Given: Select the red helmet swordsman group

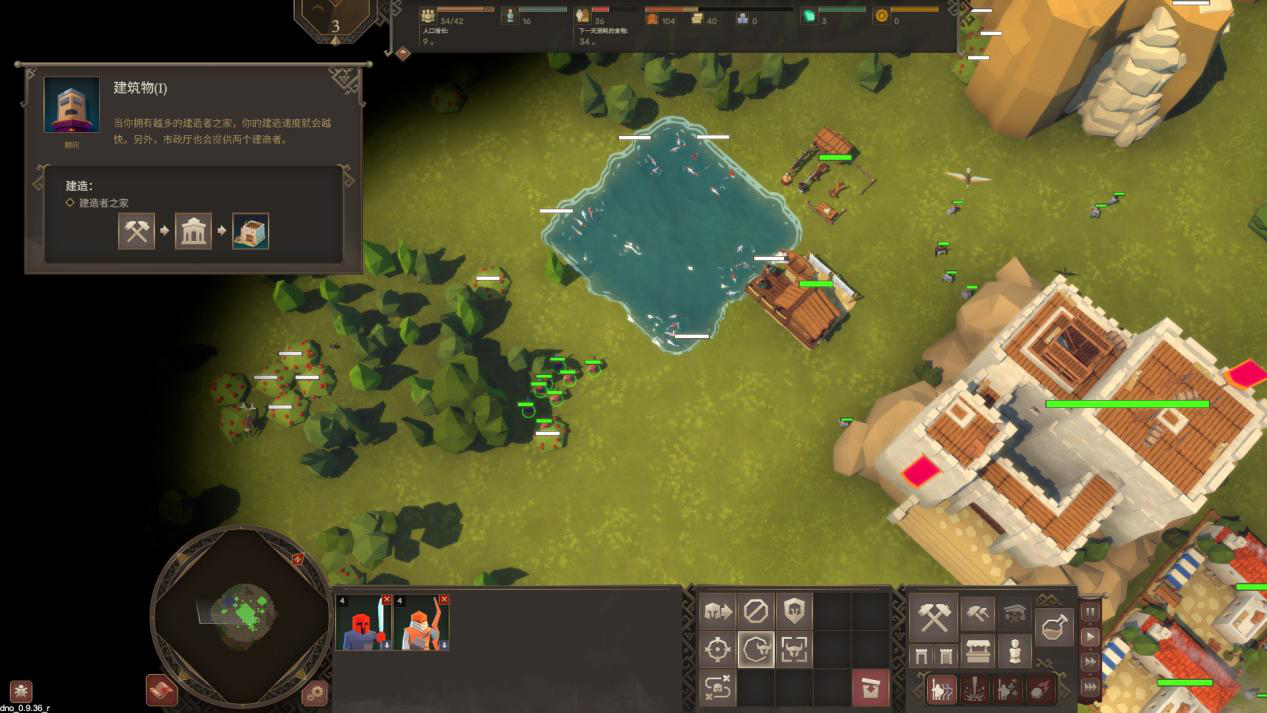Looking at the screenshot, I should pyautogui.click(x=365, y=624).
